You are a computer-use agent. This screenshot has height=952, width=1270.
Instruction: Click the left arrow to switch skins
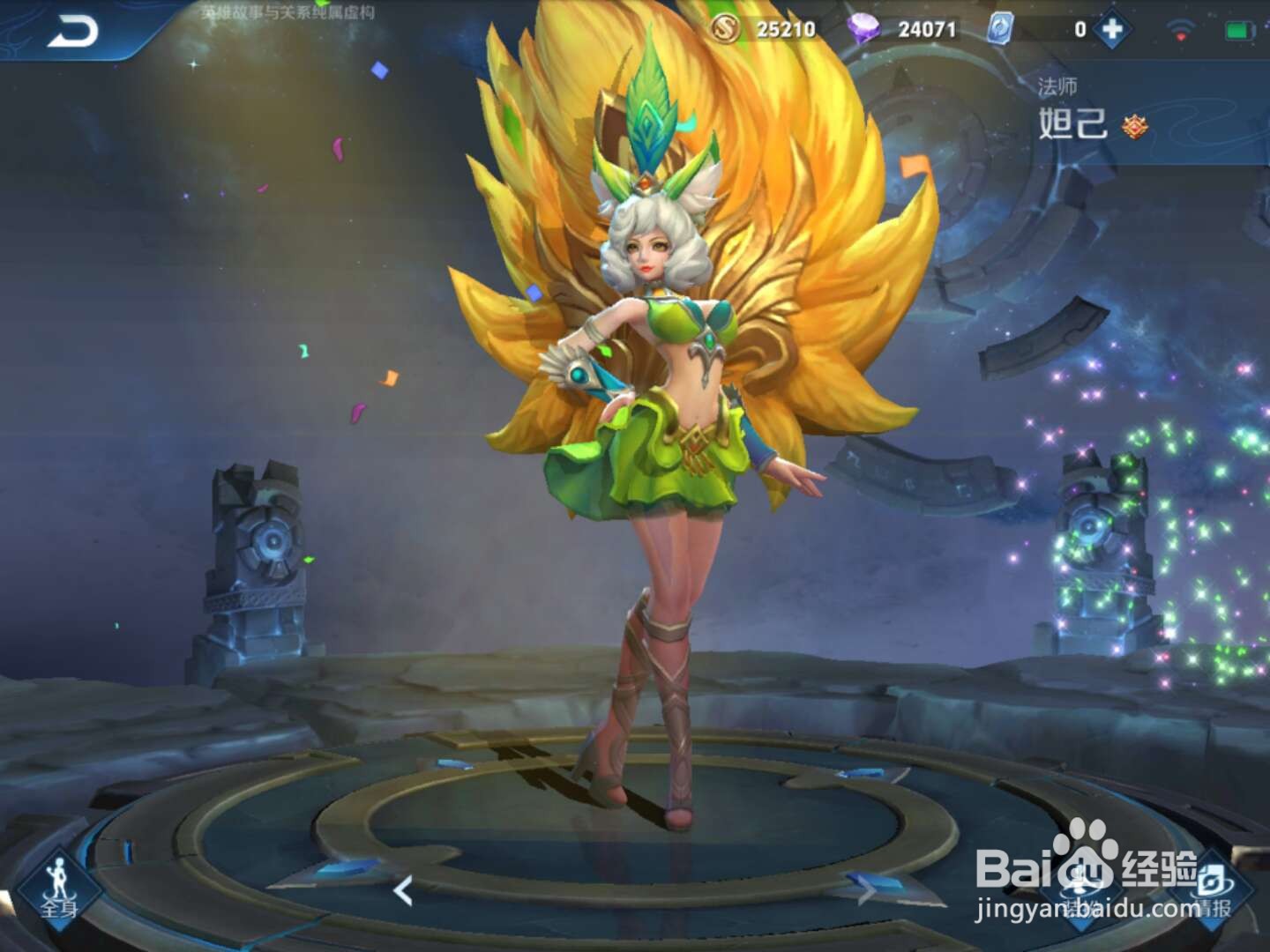[405, 892]
